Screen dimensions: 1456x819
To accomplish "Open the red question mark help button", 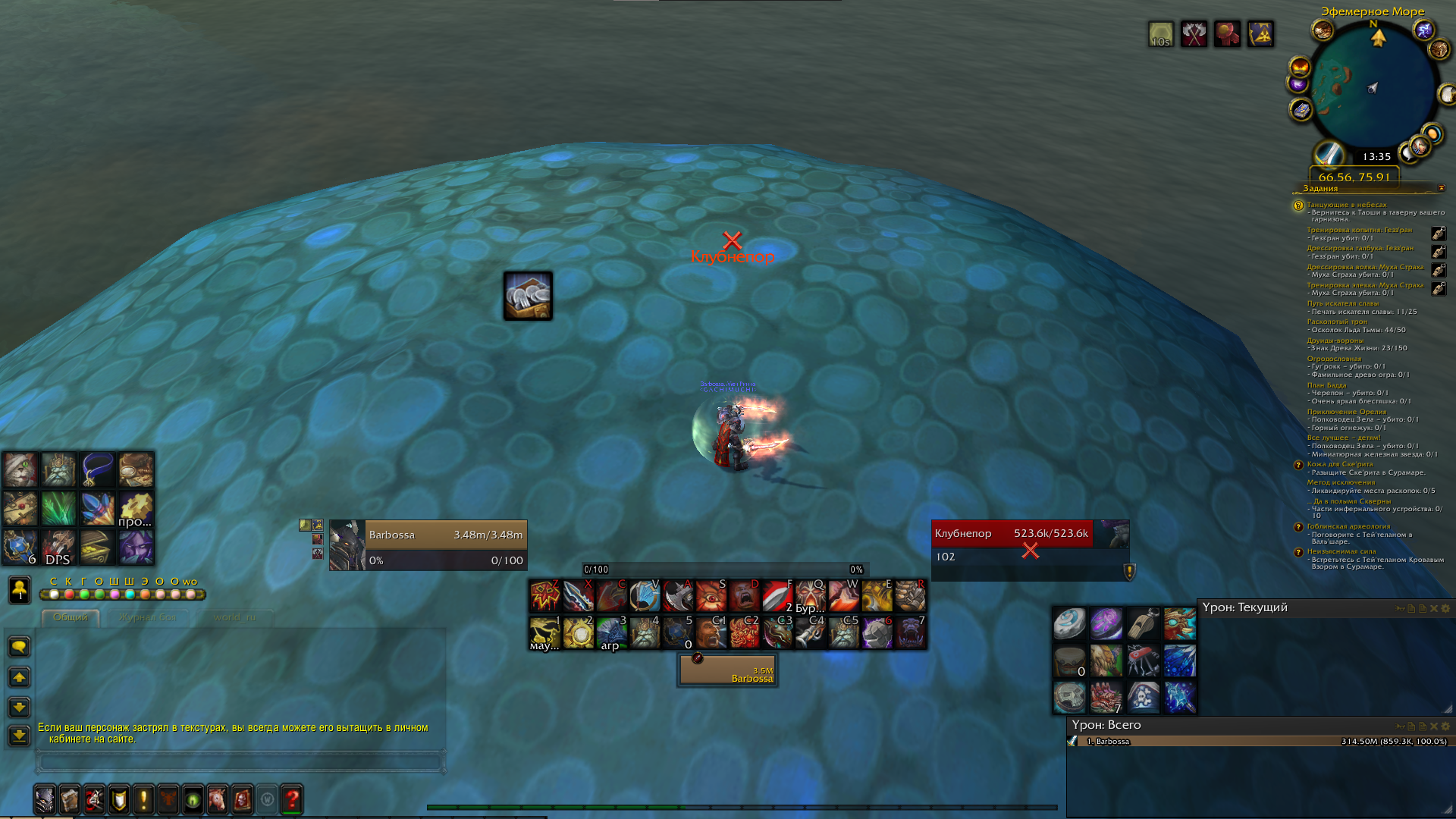I will (x=292, y=799).
